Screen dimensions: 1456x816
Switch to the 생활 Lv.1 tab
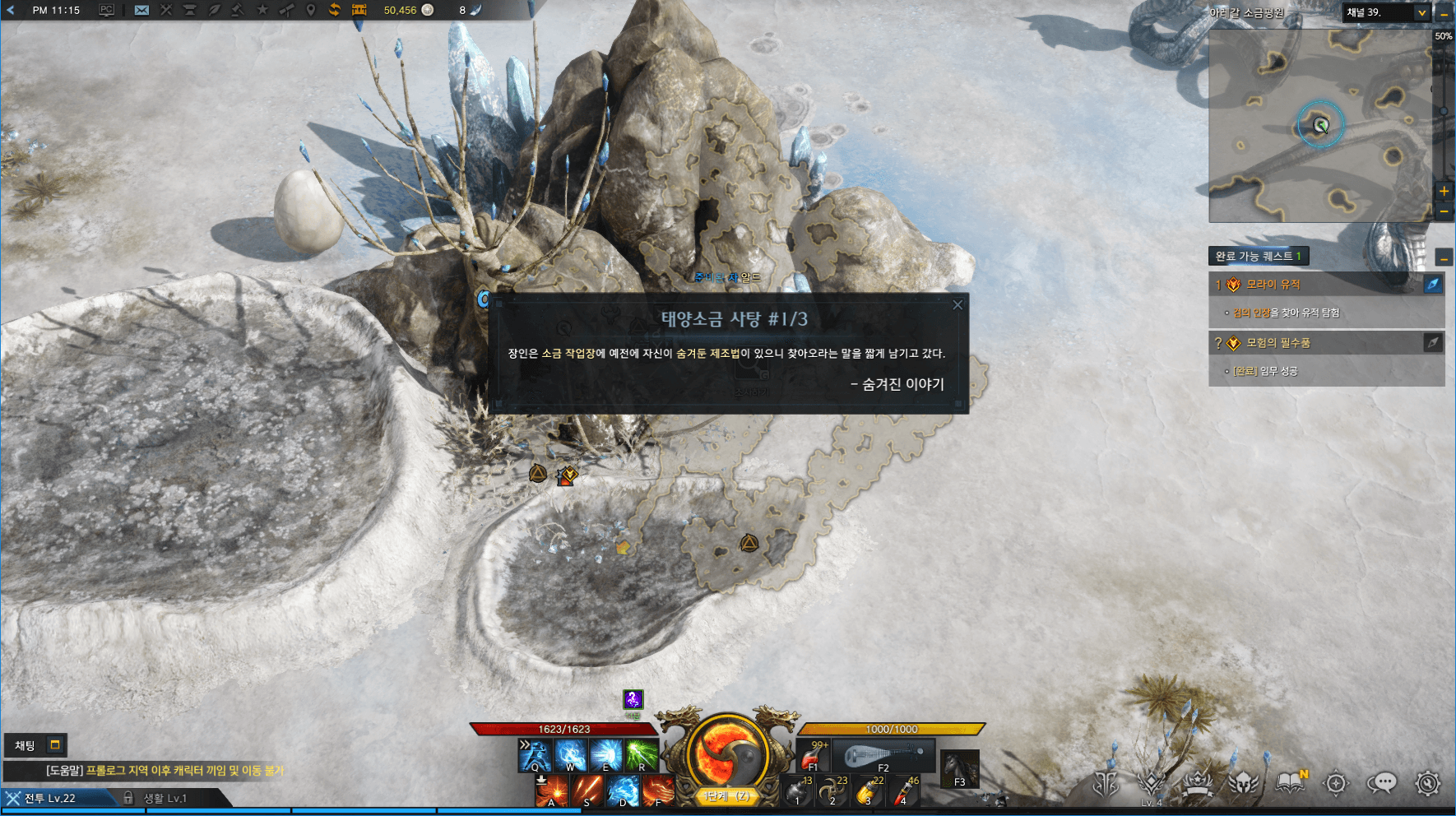(165, 798)
